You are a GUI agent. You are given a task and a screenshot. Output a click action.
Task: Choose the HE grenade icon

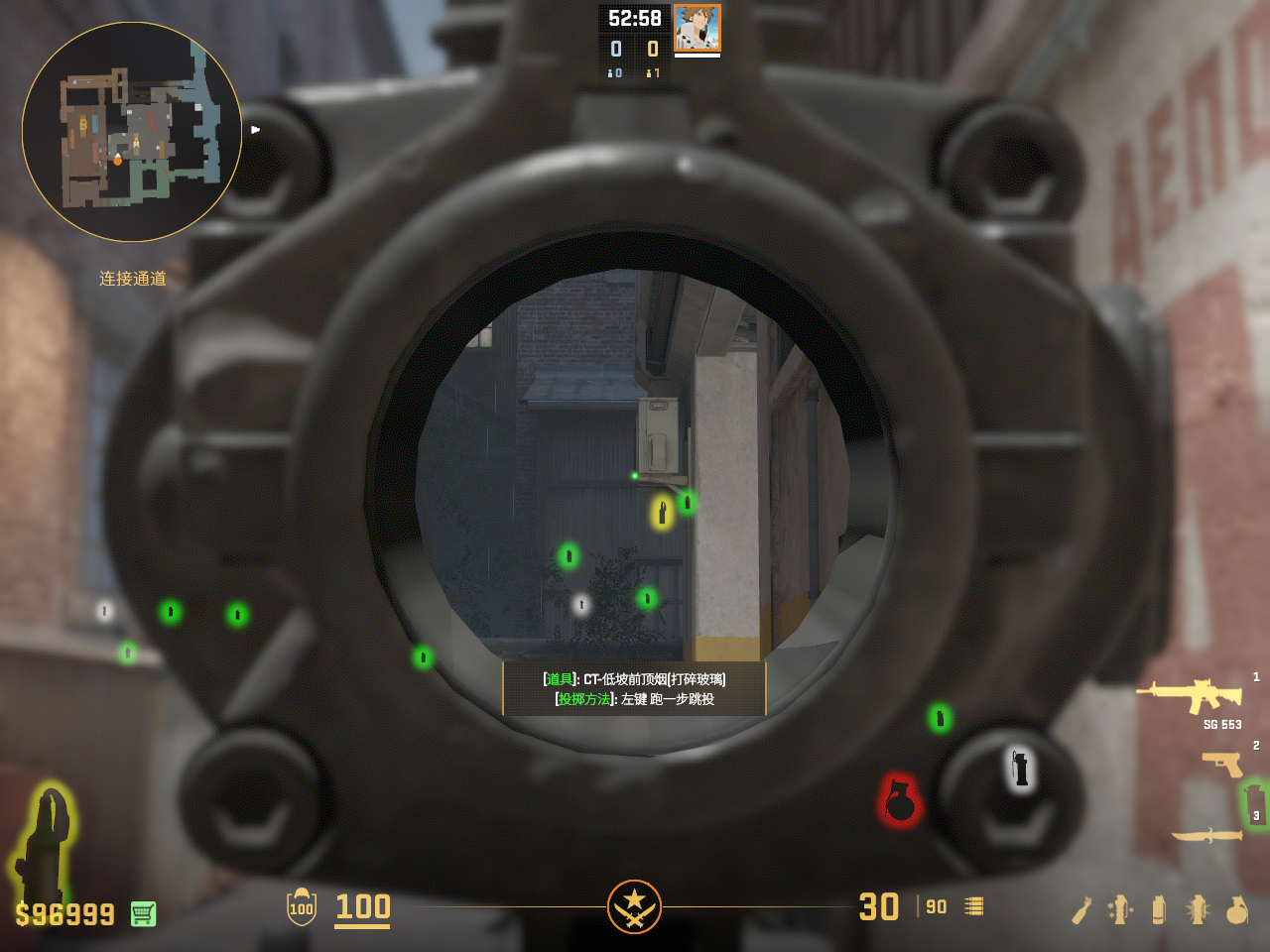1236,909
